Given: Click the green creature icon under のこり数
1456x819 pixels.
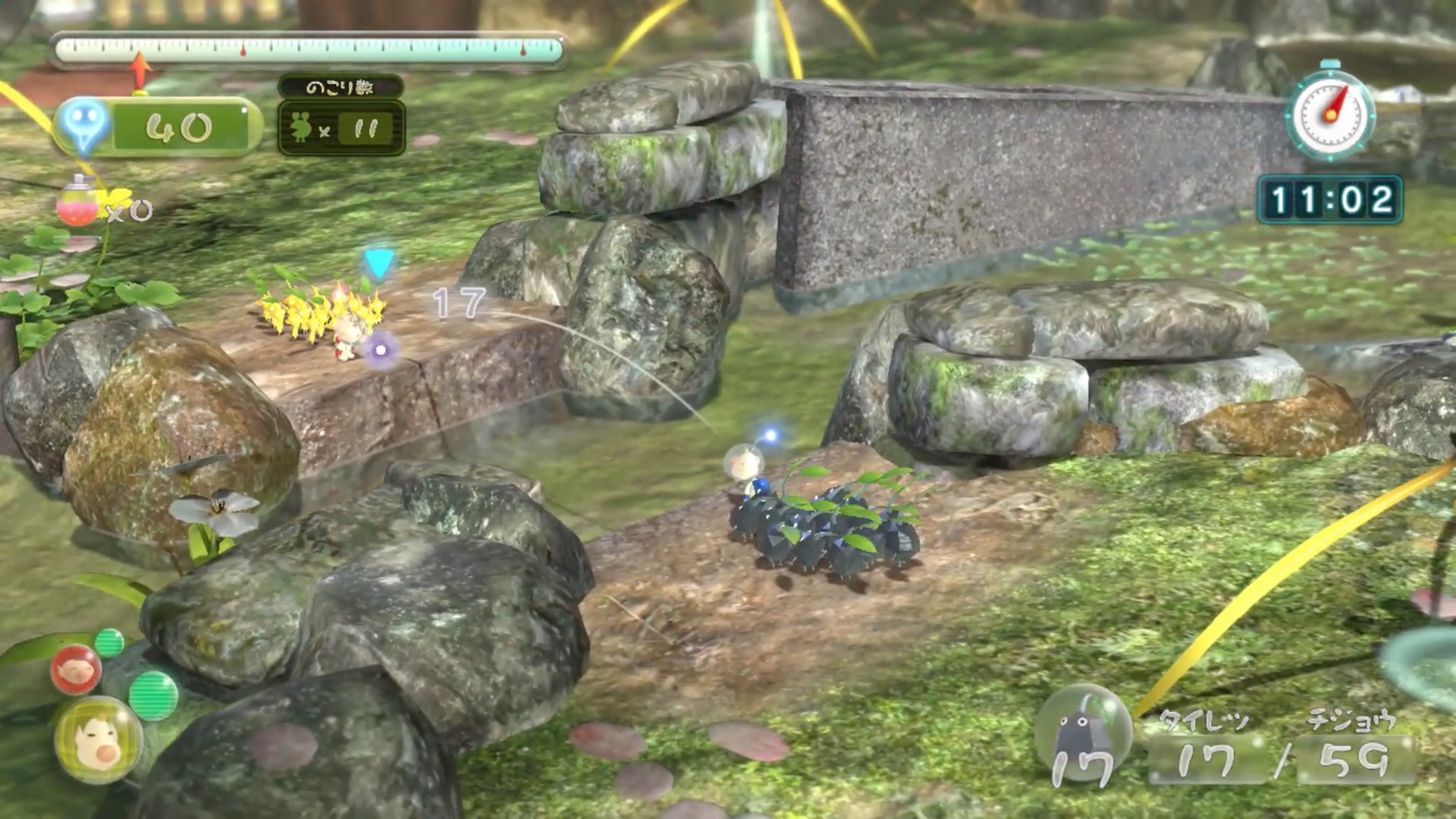Looking at the screenshot, I should (301, 128).
